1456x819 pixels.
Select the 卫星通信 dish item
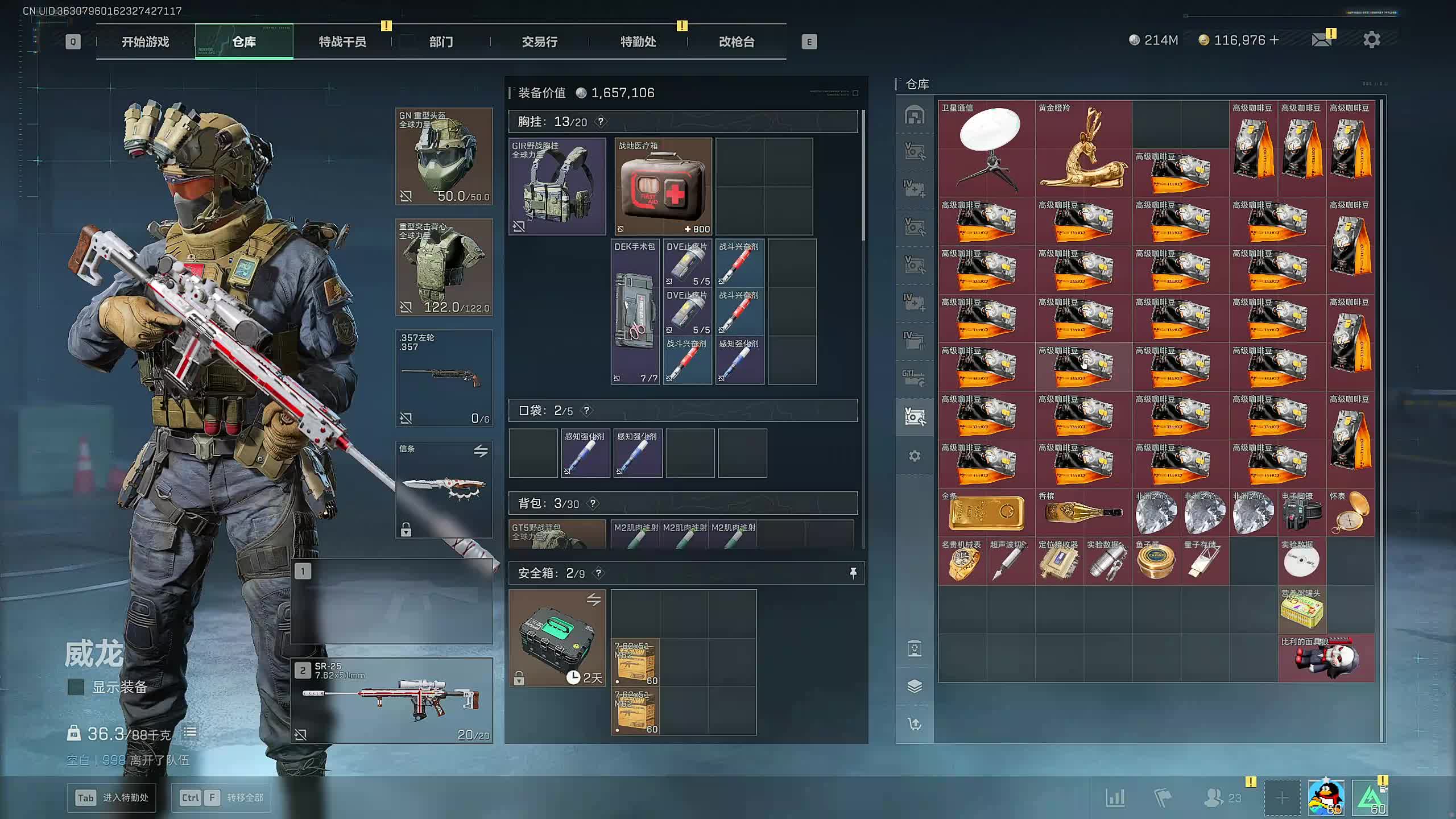coord(986,149)
